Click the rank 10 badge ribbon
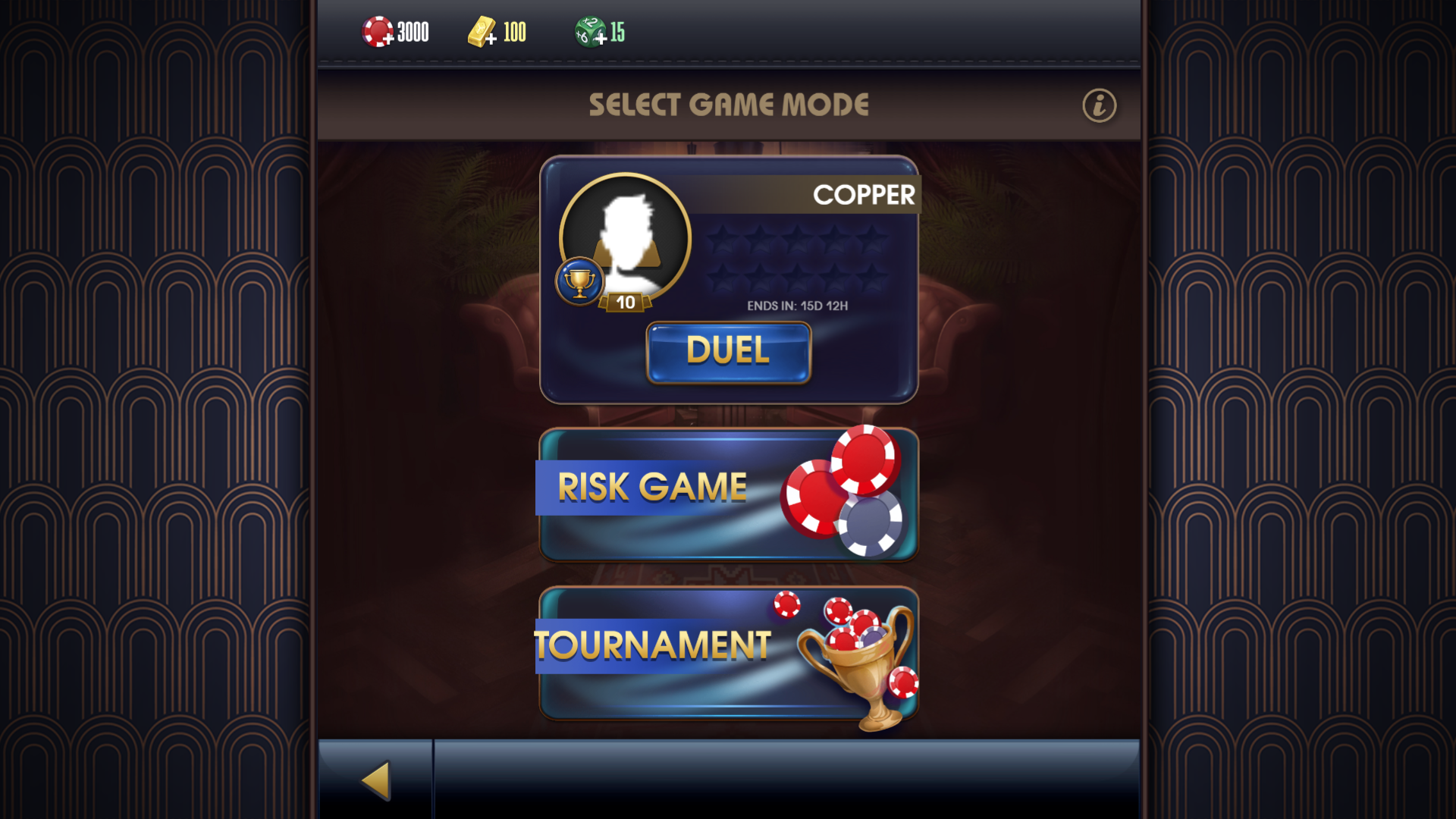1456x819 pixels. [626, 303]
